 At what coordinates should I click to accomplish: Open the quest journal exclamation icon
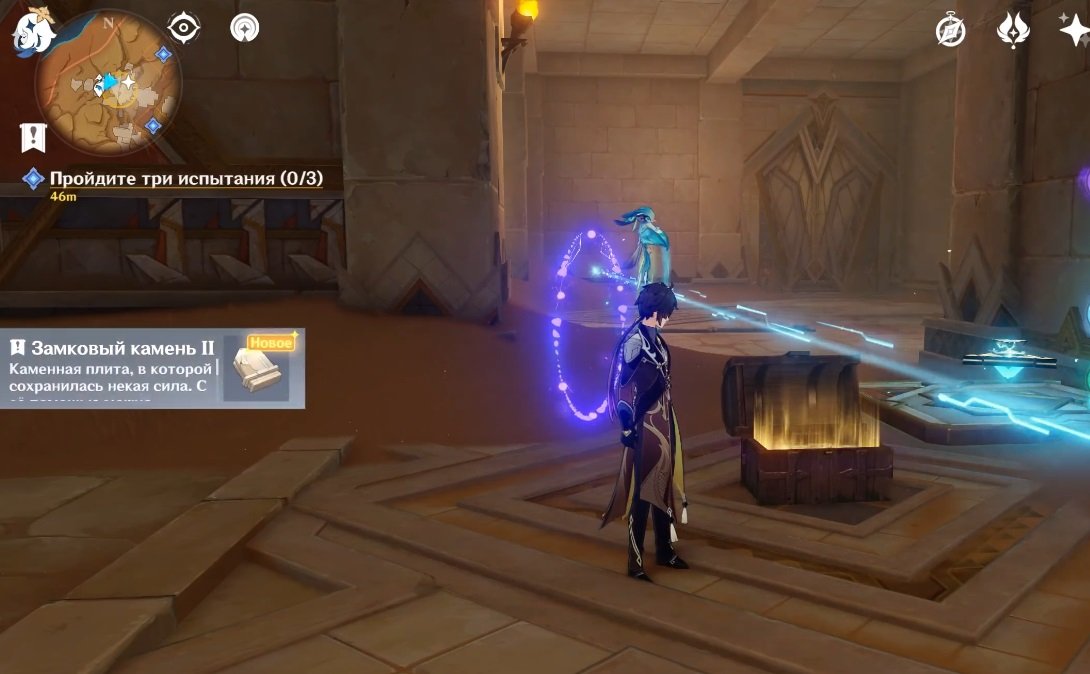click(x=33, y=137)
